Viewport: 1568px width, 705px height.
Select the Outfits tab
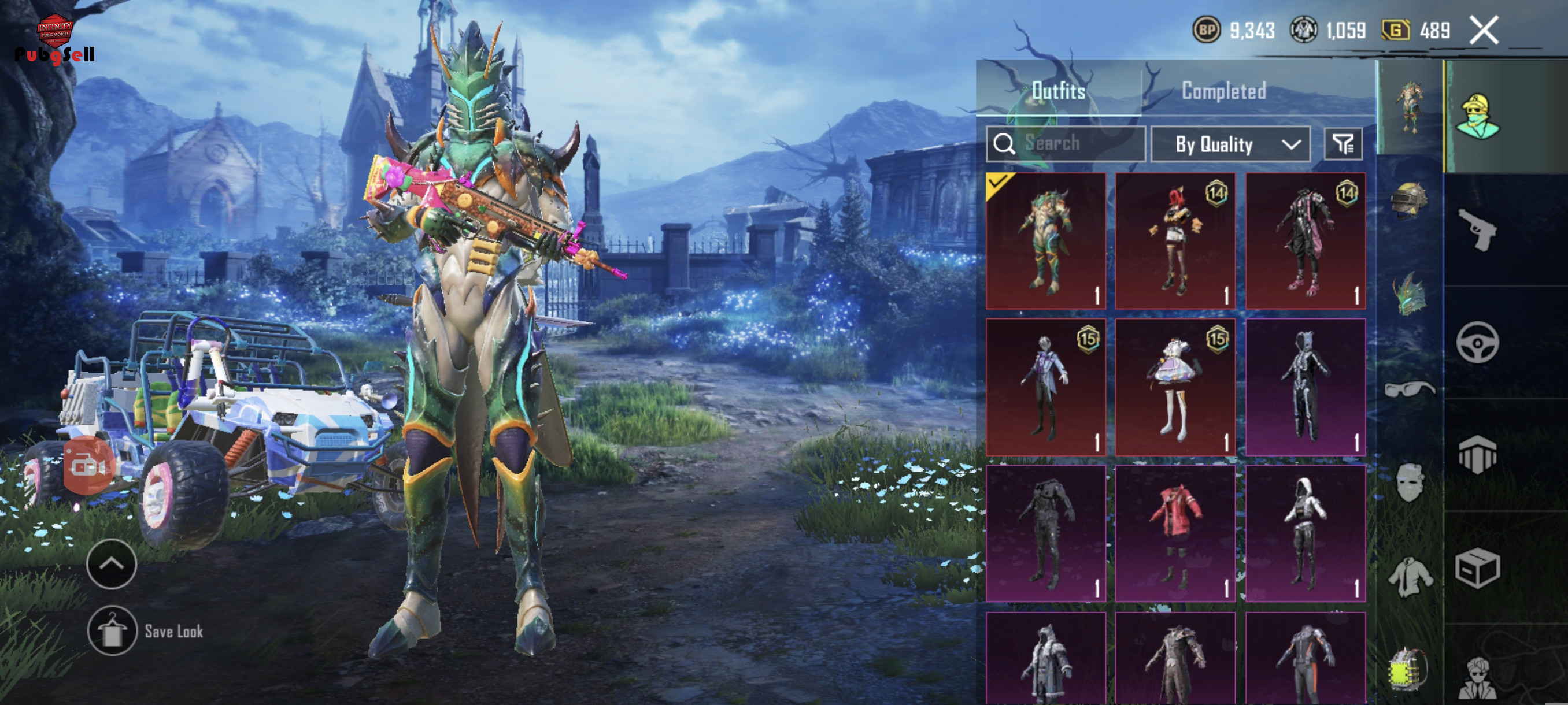1059,91
